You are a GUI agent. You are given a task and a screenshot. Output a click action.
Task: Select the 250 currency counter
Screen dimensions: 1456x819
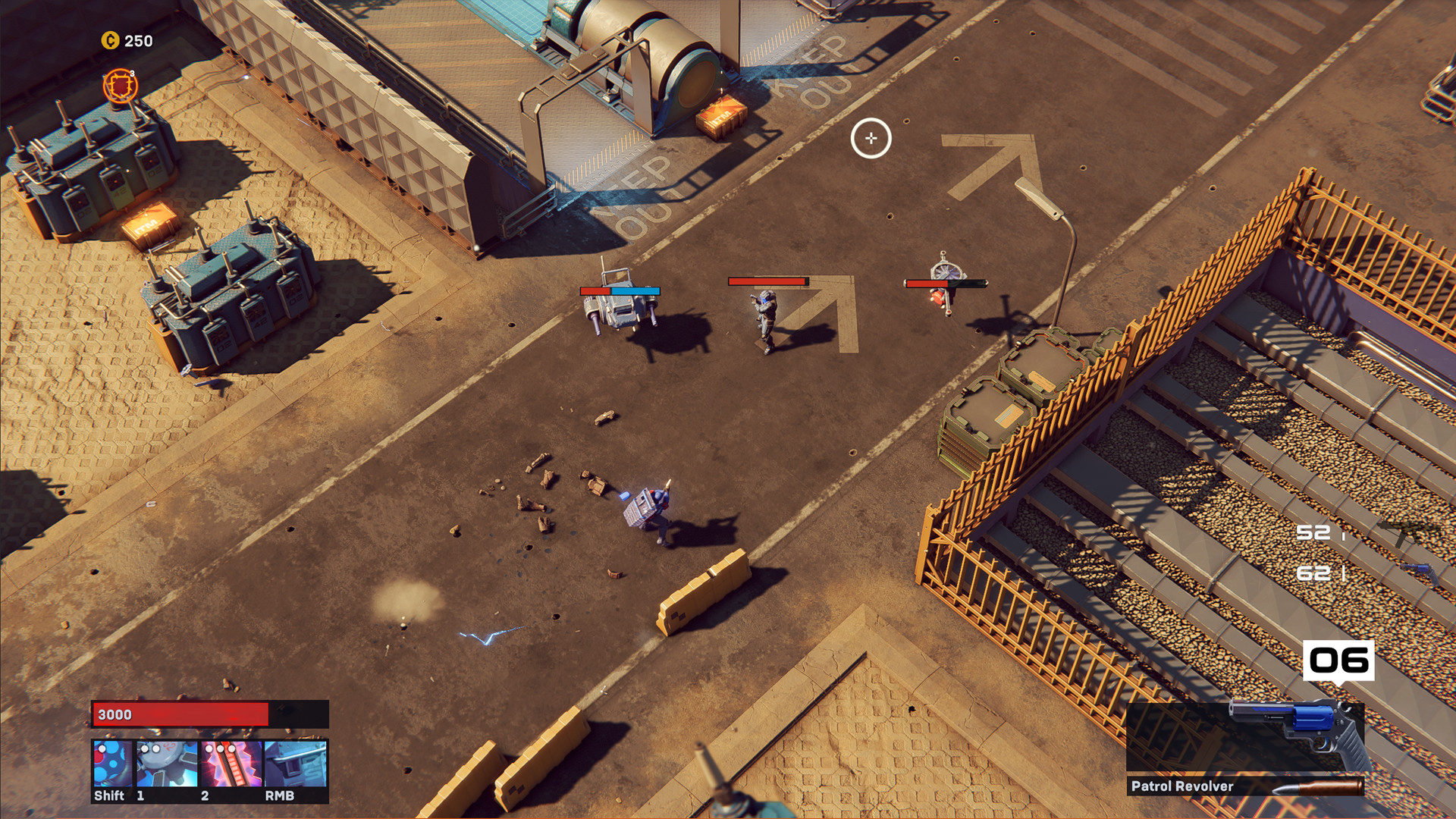(x=138, y=41)
